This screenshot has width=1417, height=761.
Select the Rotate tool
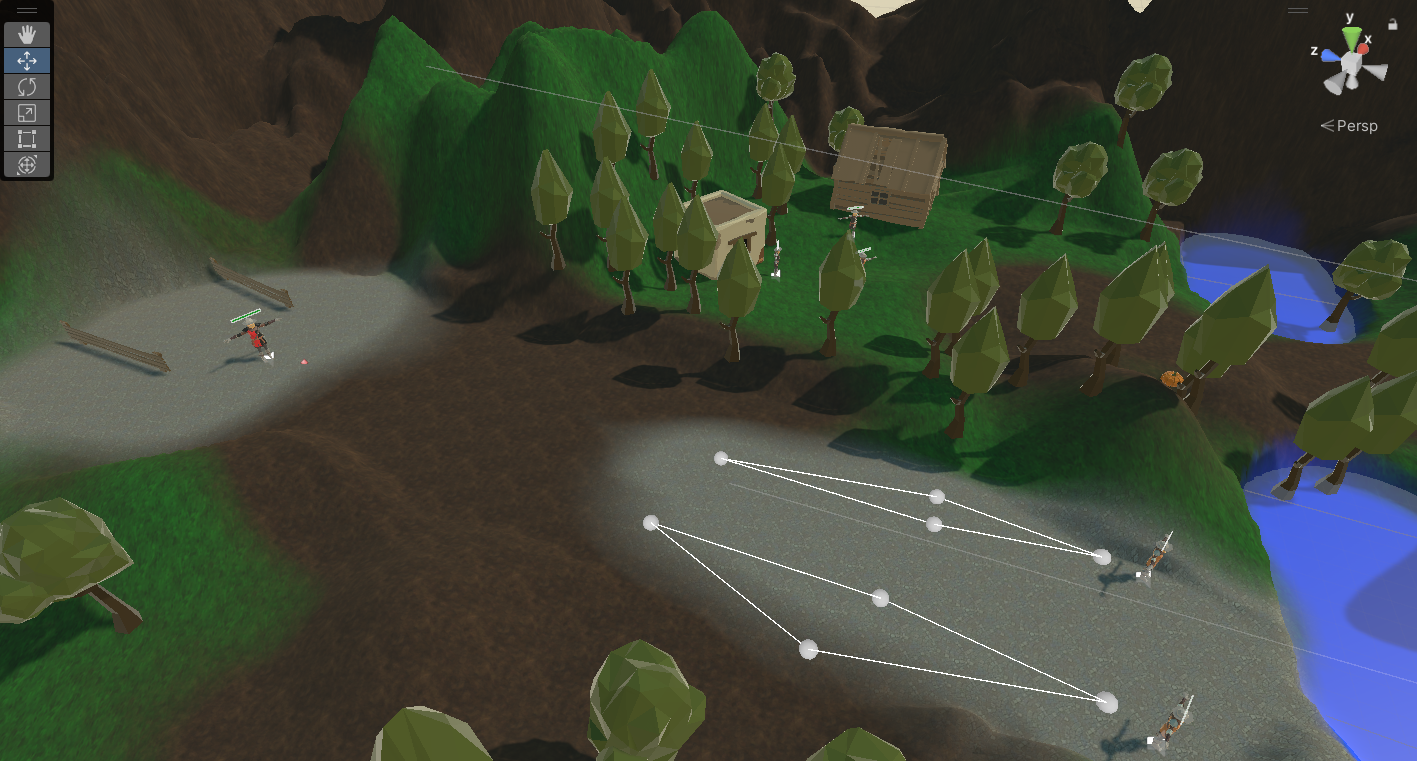27,86
